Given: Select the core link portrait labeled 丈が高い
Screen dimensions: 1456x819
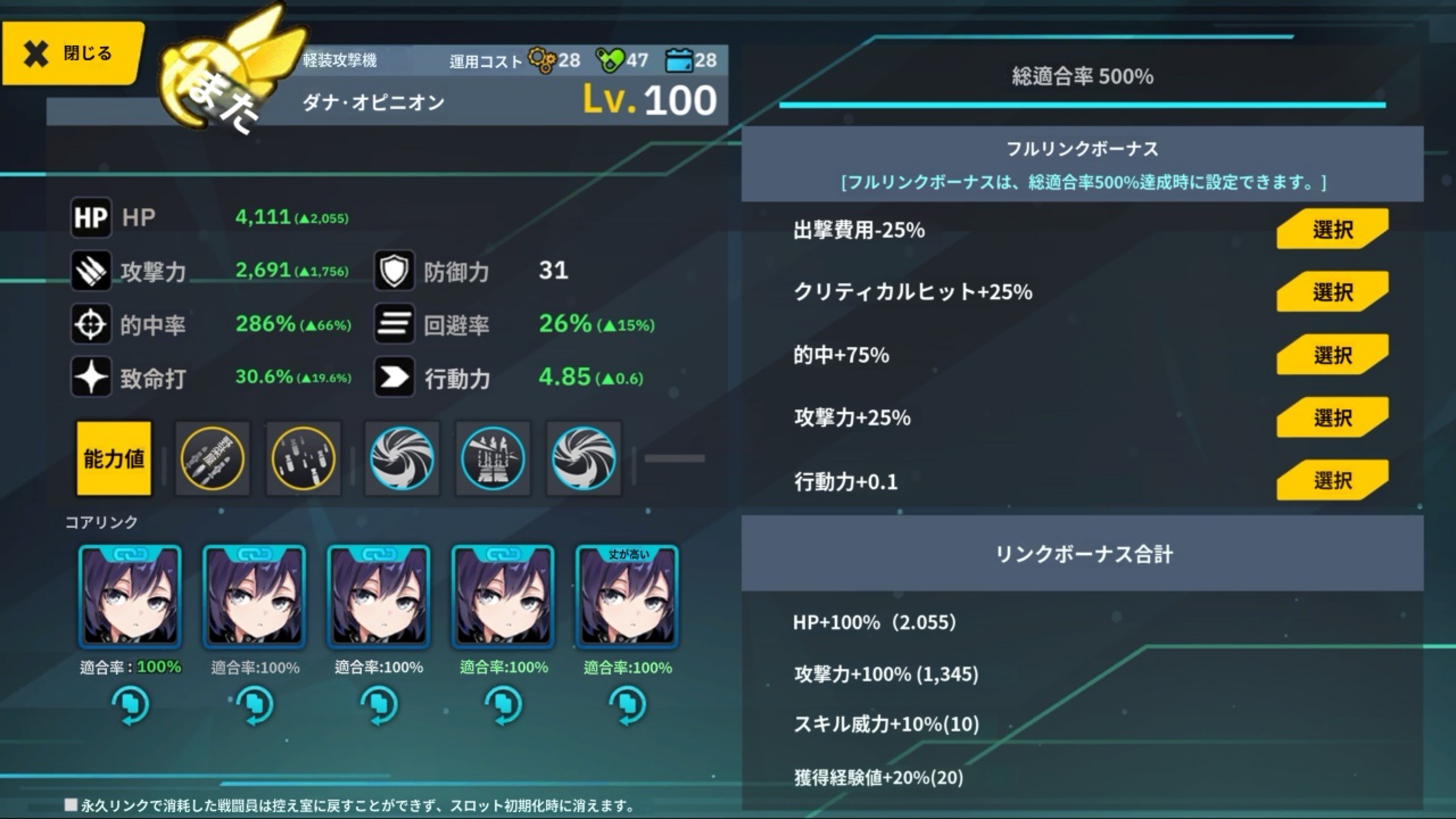Looking at the screenshot, I should coord(627,597).
